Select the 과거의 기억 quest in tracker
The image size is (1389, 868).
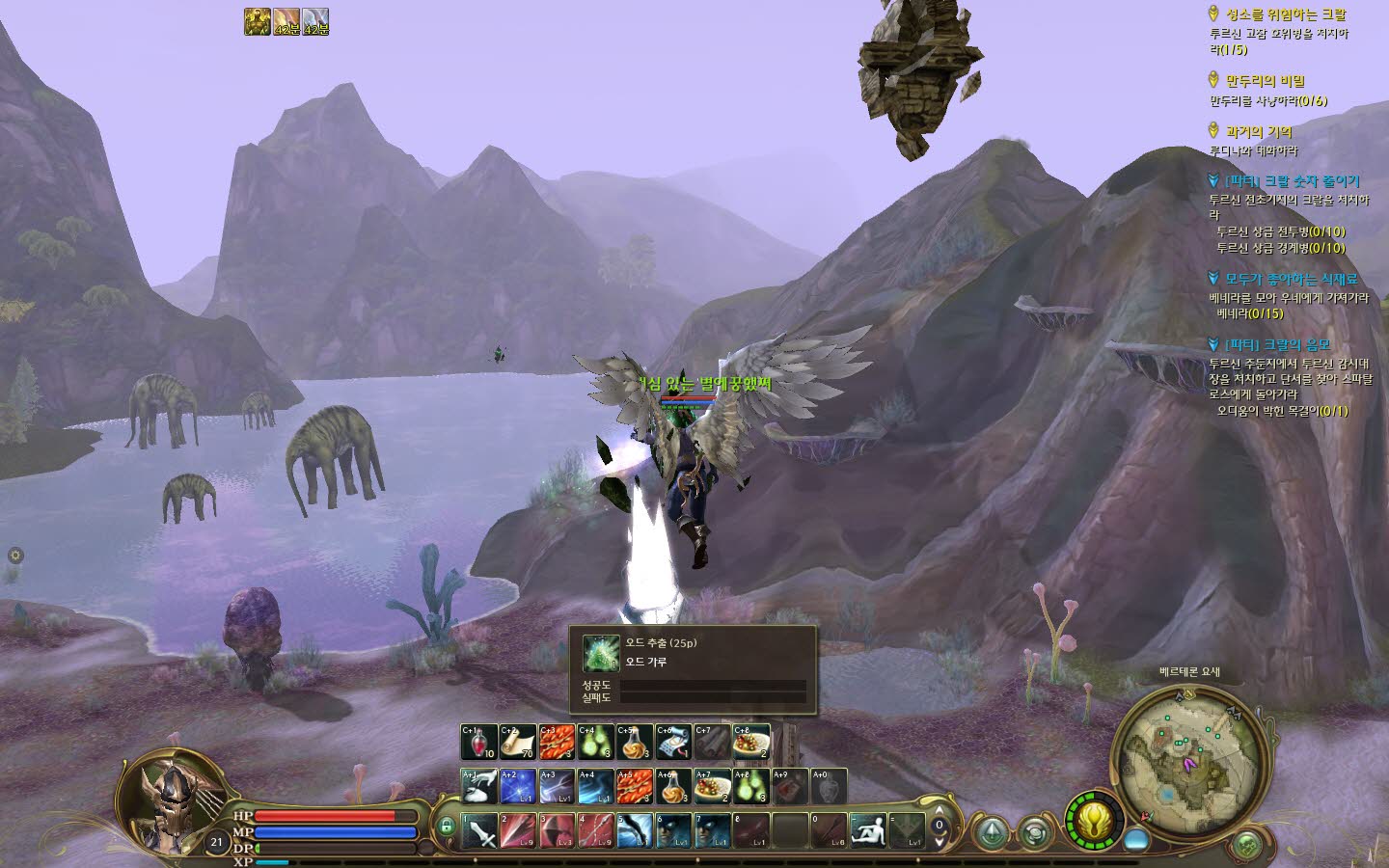(x=1258, y=131)
